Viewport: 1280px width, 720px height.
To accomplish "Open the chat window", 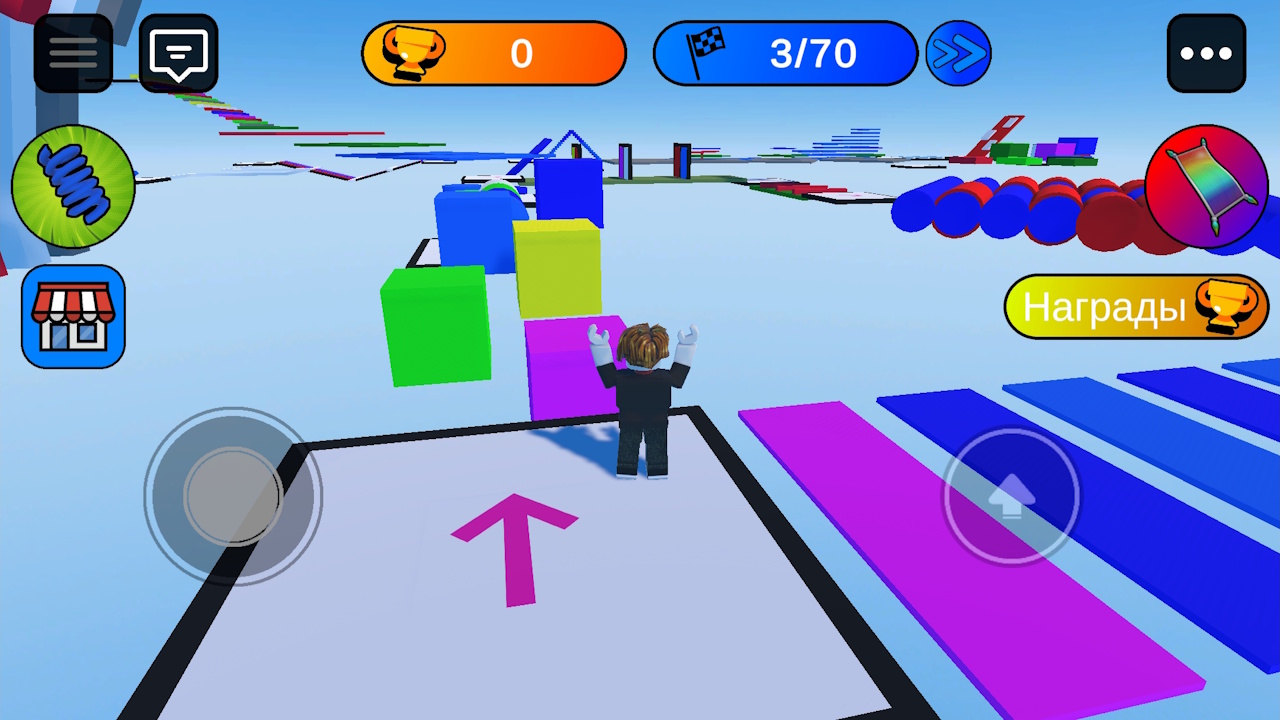I will [x=178, y=52].
